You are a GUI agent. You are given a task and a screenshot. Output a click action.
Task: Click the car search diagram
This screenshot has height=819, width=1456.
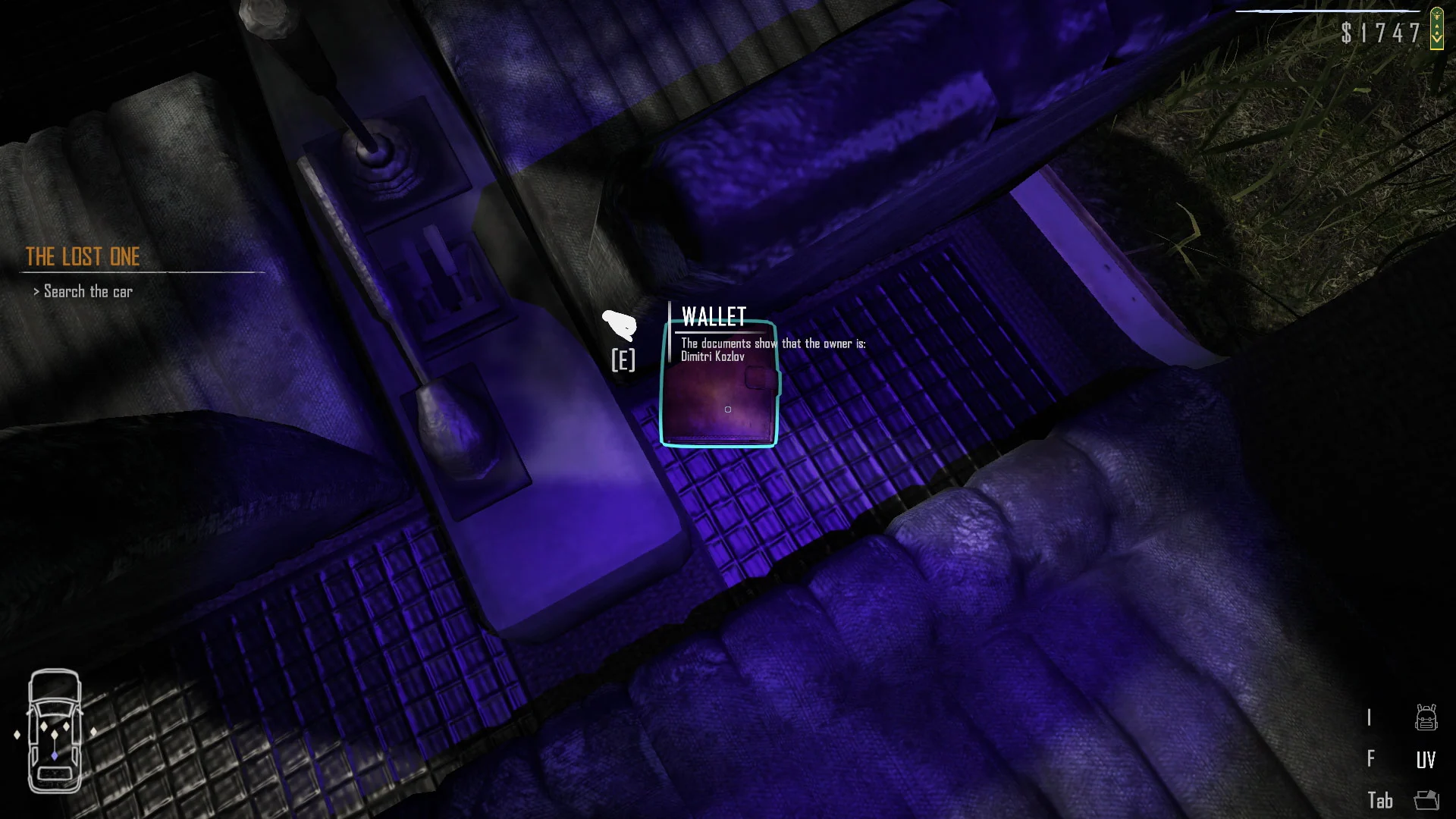tap(55, 730)
